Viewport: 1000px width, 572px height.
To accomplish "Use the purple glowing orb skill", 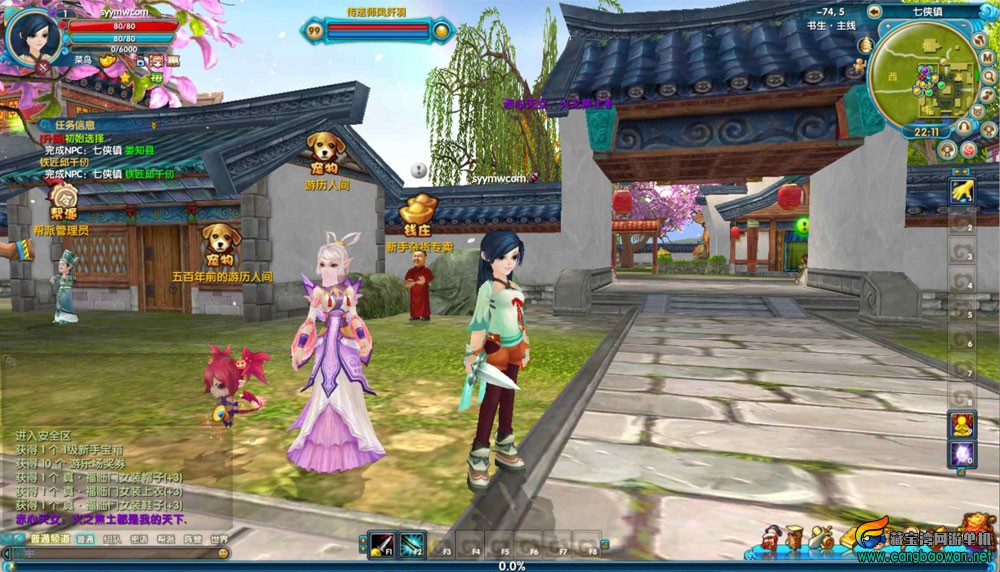I will (x=962, y=455).
